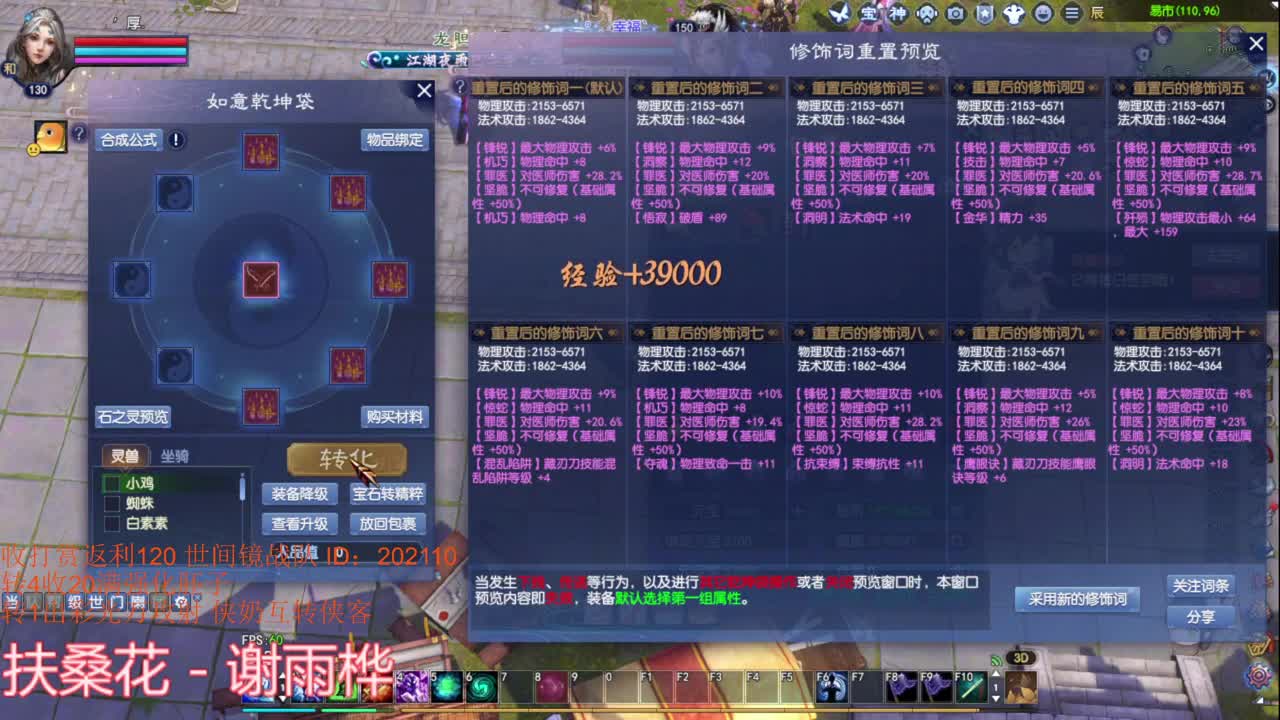
Task: Switch to the 坐骑 tab
Action: click(175, 456)
